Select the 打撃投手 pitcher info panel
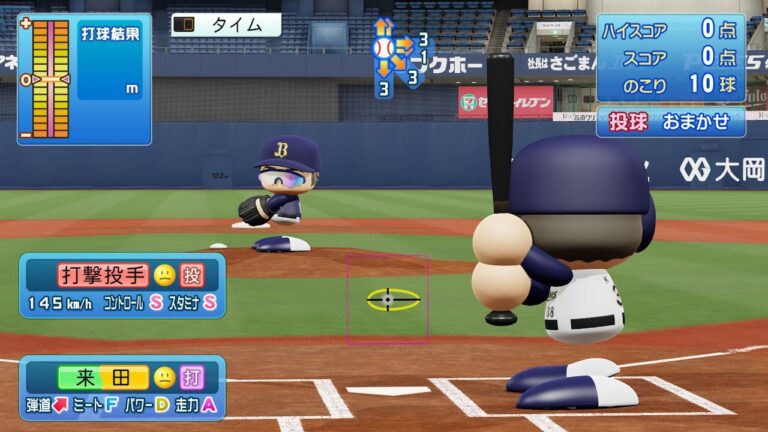This screenshot has height=432, width=768. point(123,285)
